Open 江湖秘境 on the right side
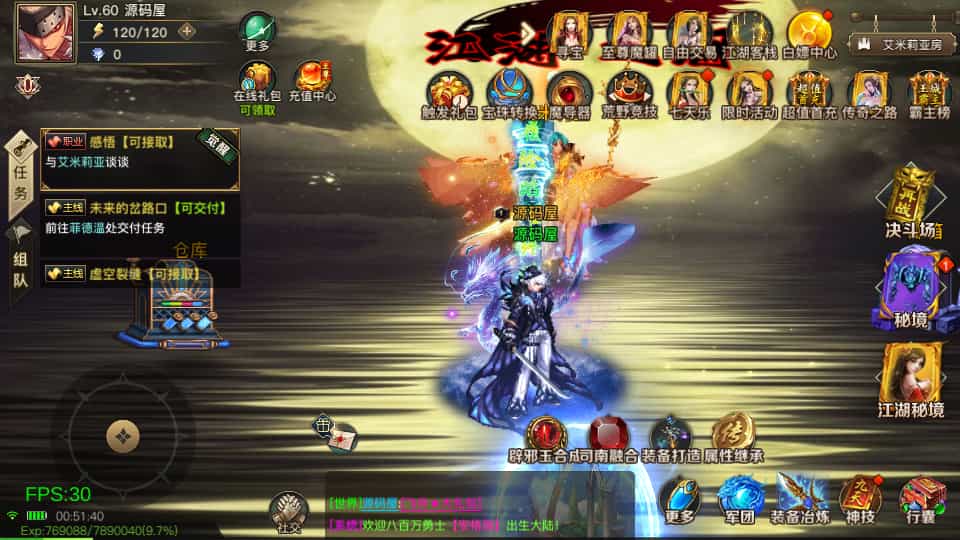The image size is (960, 540). 911,377
